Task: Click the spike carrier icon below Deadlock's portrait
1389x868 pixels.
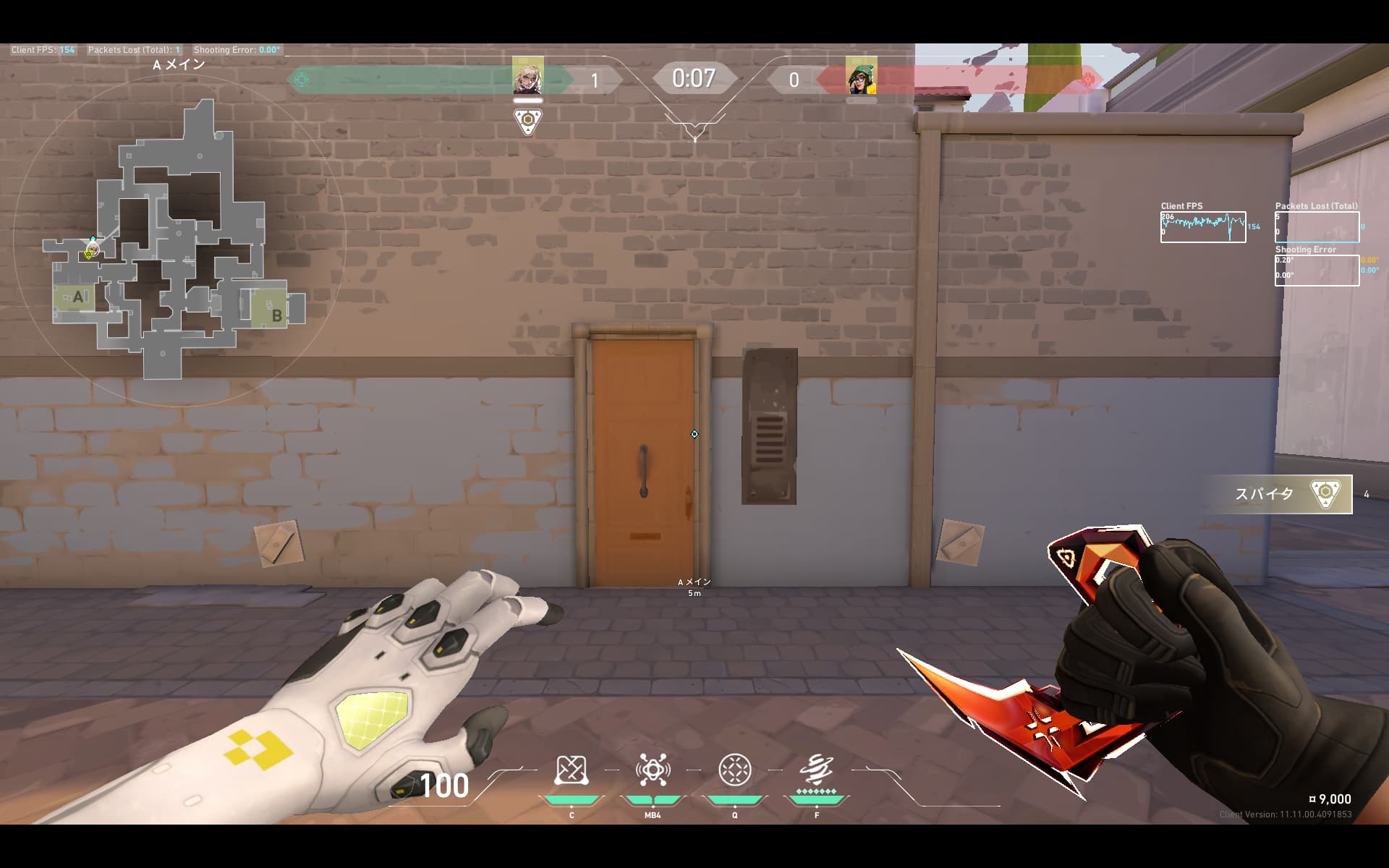Action: click(528, 122)
